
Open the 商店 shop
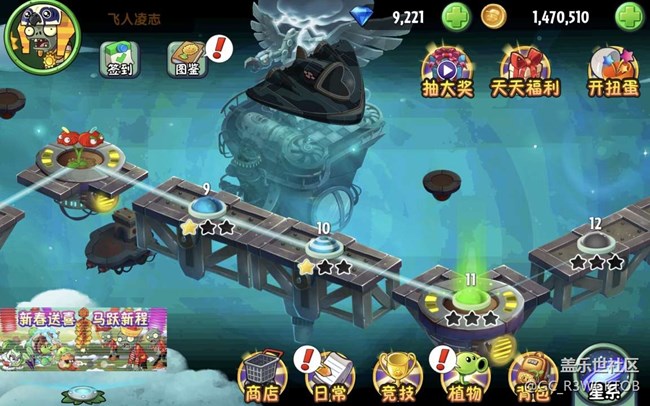point(261,375)
